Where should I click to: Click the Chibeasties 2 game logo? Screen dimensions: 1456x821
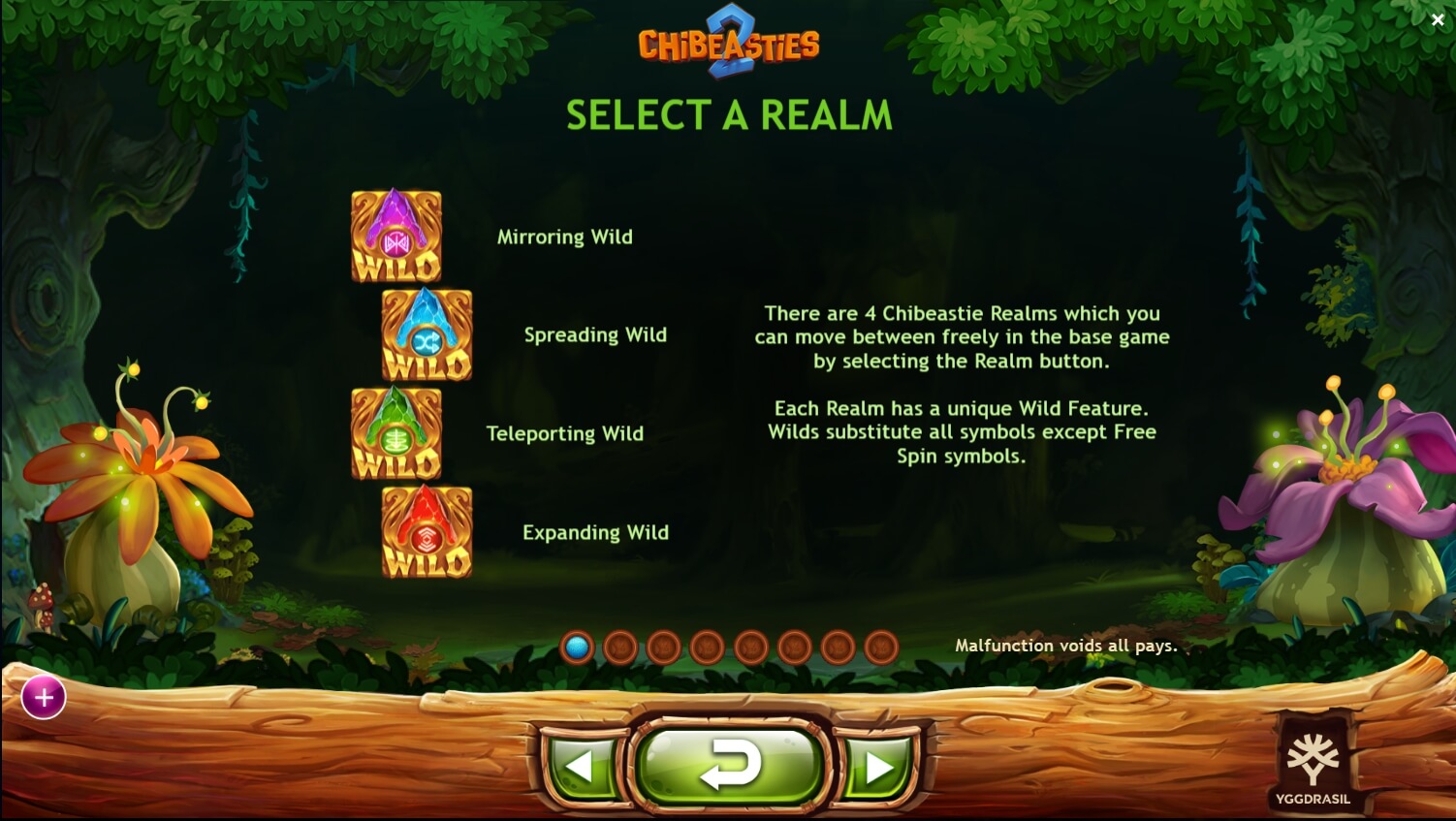(729, 43)
